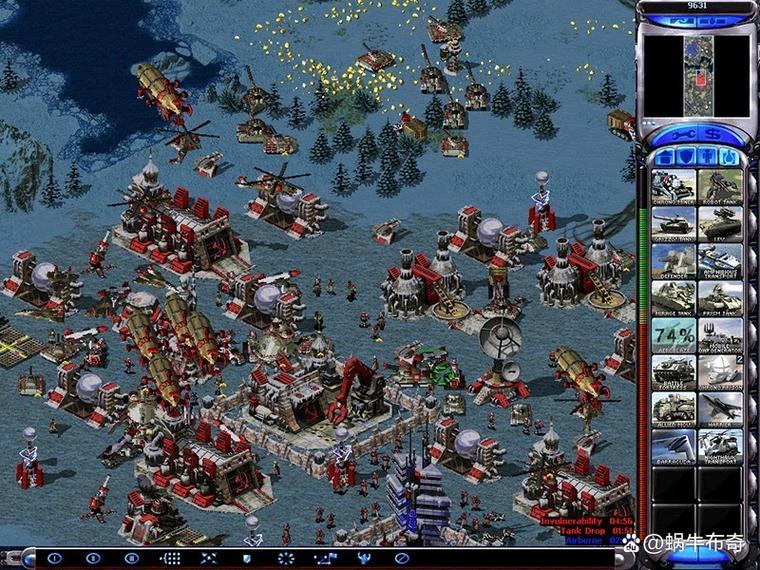Queue a Robot Tank

(719, 186)
